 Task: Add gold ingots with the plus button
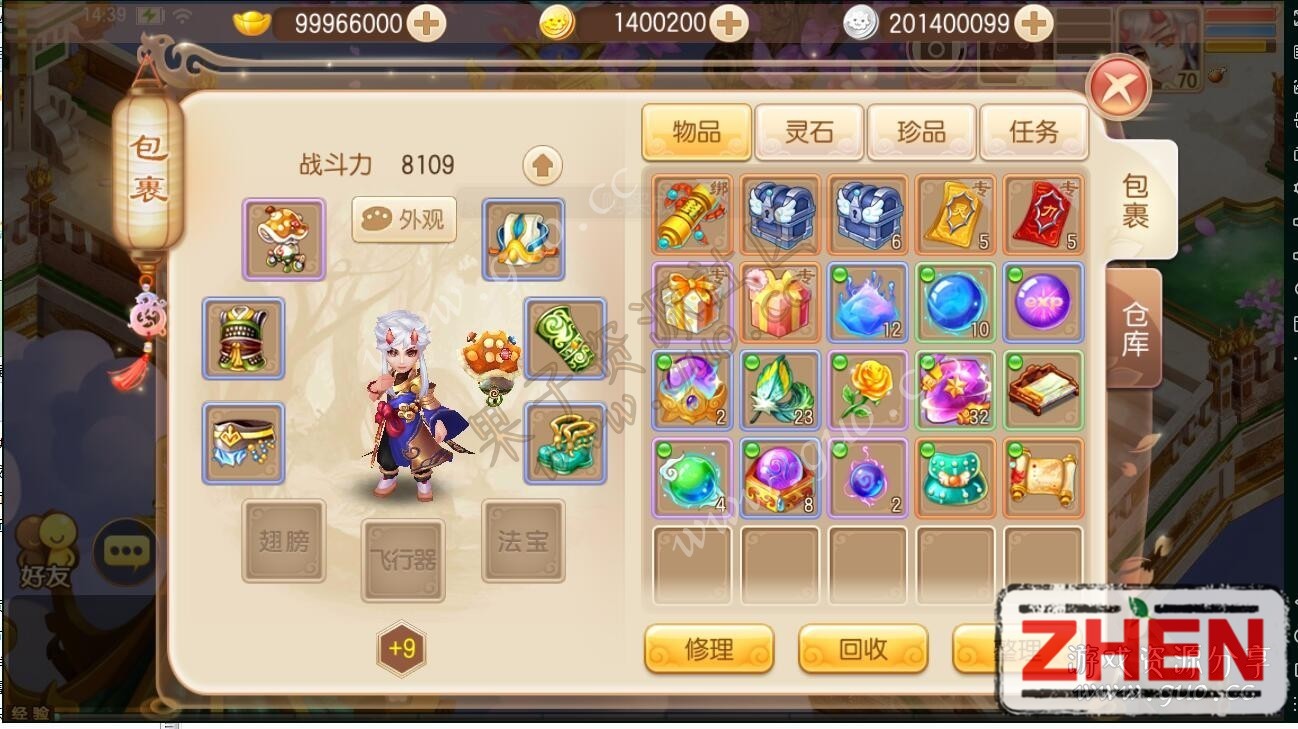point(427,23)
